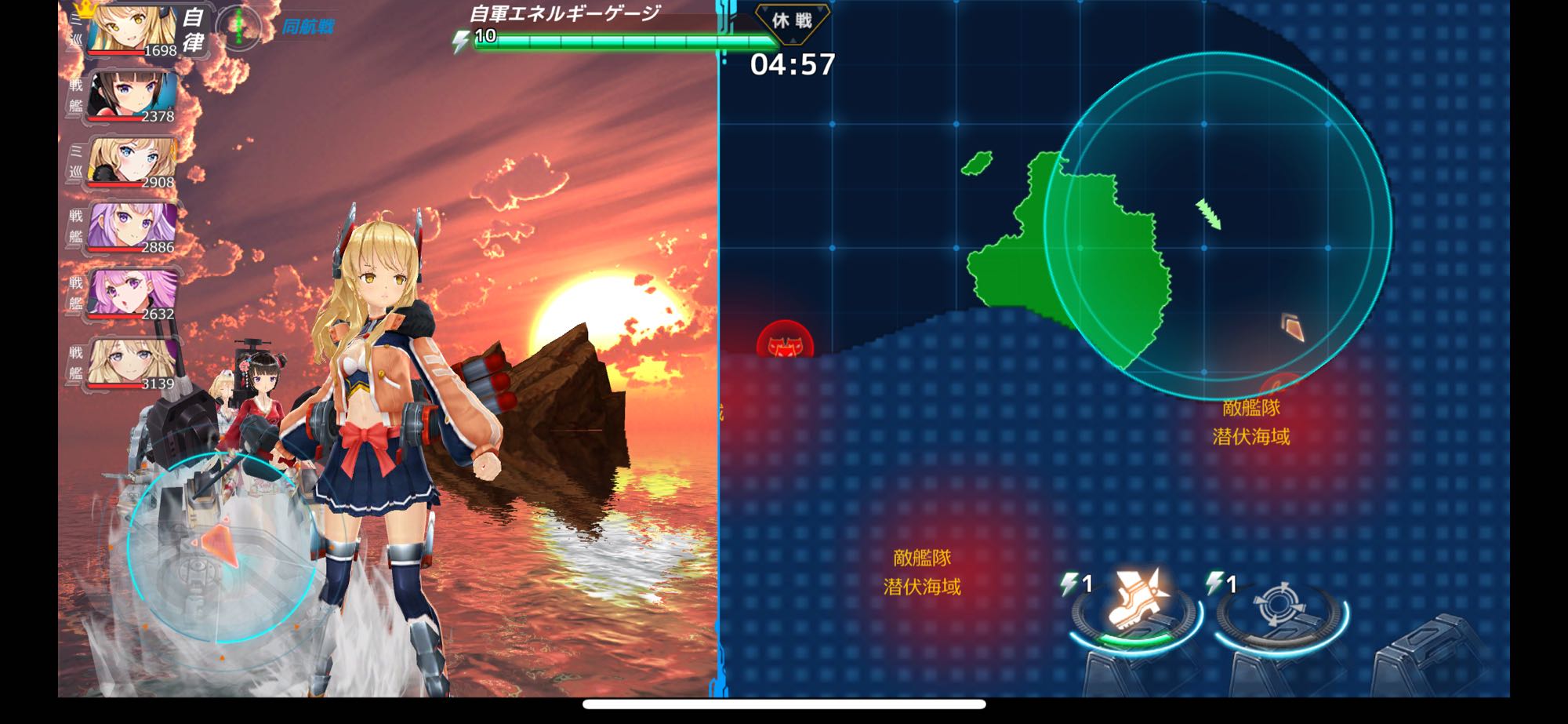Click the orange player ship marker on radar
Viewport: 1568px width, 724px height.
pyautogui.click(x=1293, y=326)
